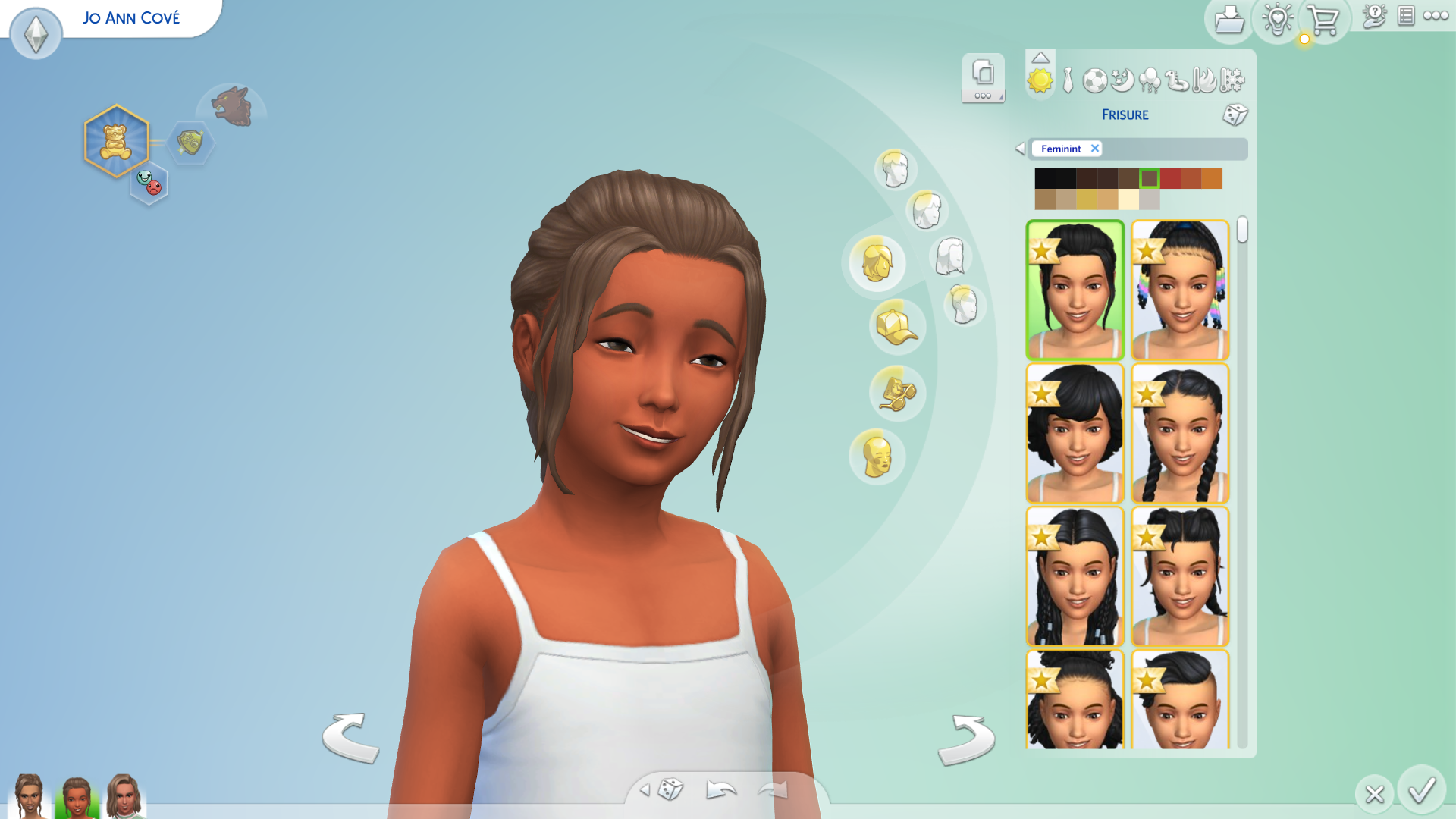Image resolution: width=1456 pixels, height=819 pixels.
Task: Open the shopping cart store
Action: tap(1323, 20)
